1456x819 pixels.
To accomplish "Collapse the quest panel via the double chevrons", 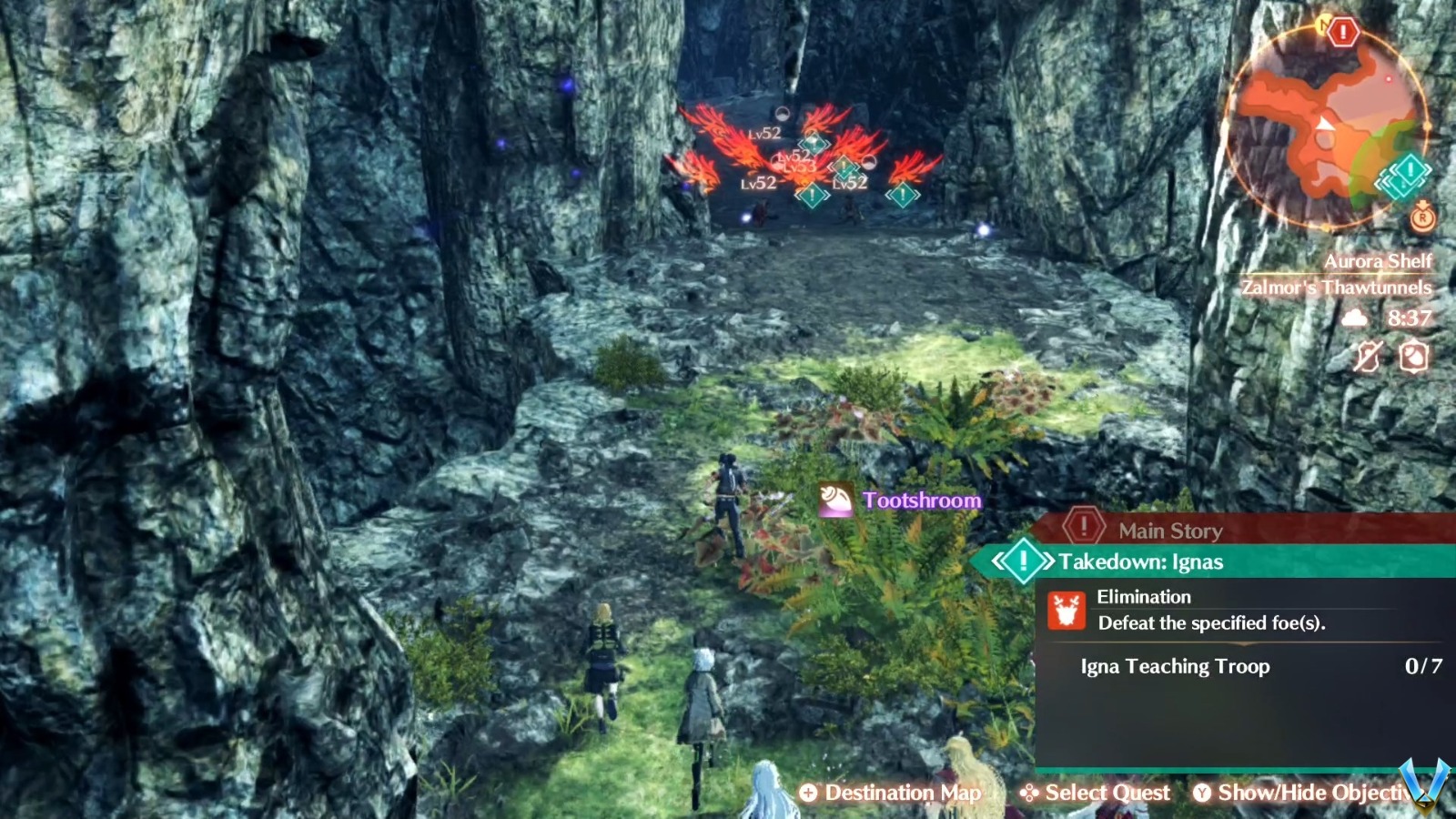I will click(999, 561).
